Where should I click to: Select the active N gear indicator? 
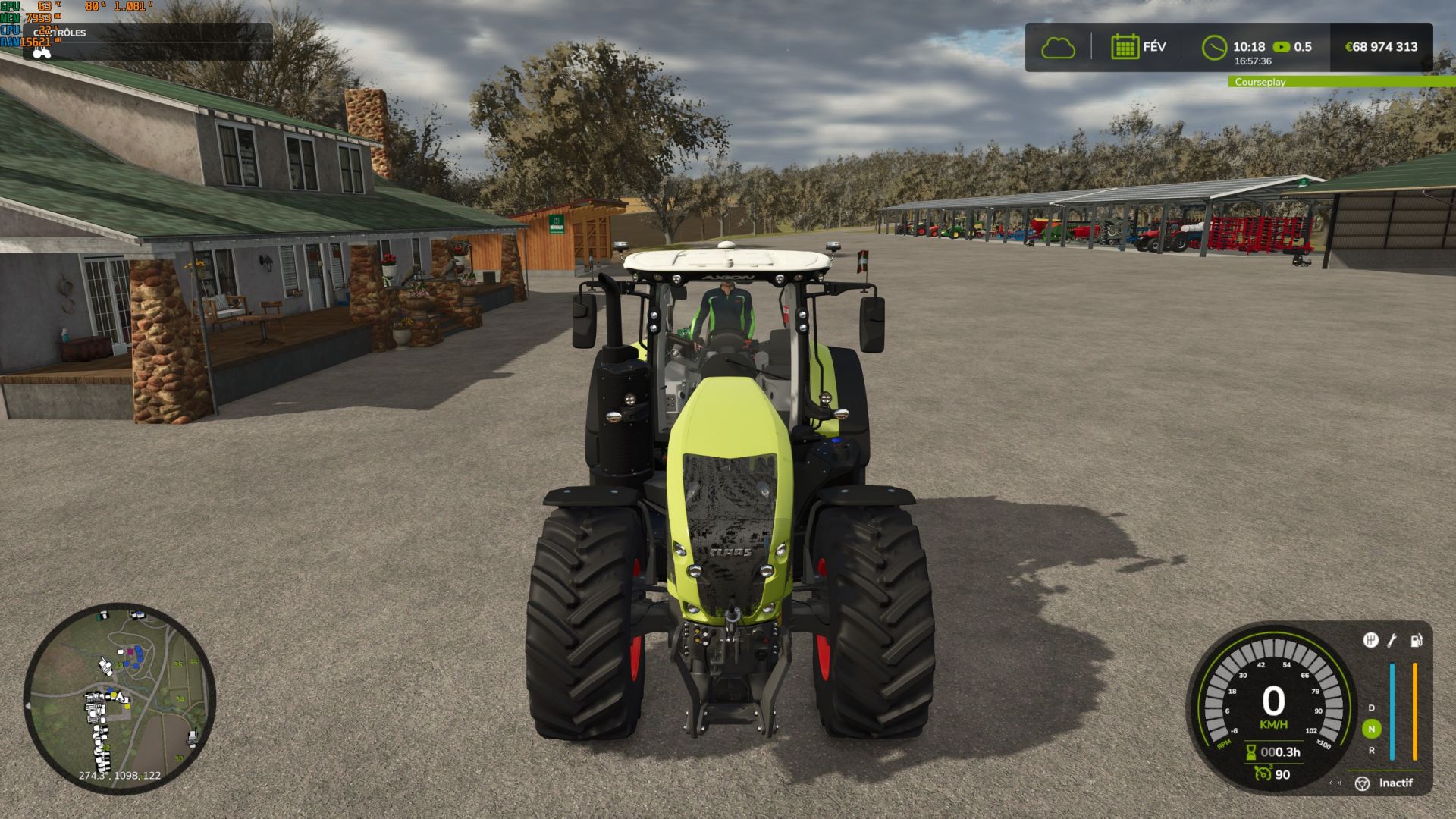pyautogui.click(x=1372, y=729)
